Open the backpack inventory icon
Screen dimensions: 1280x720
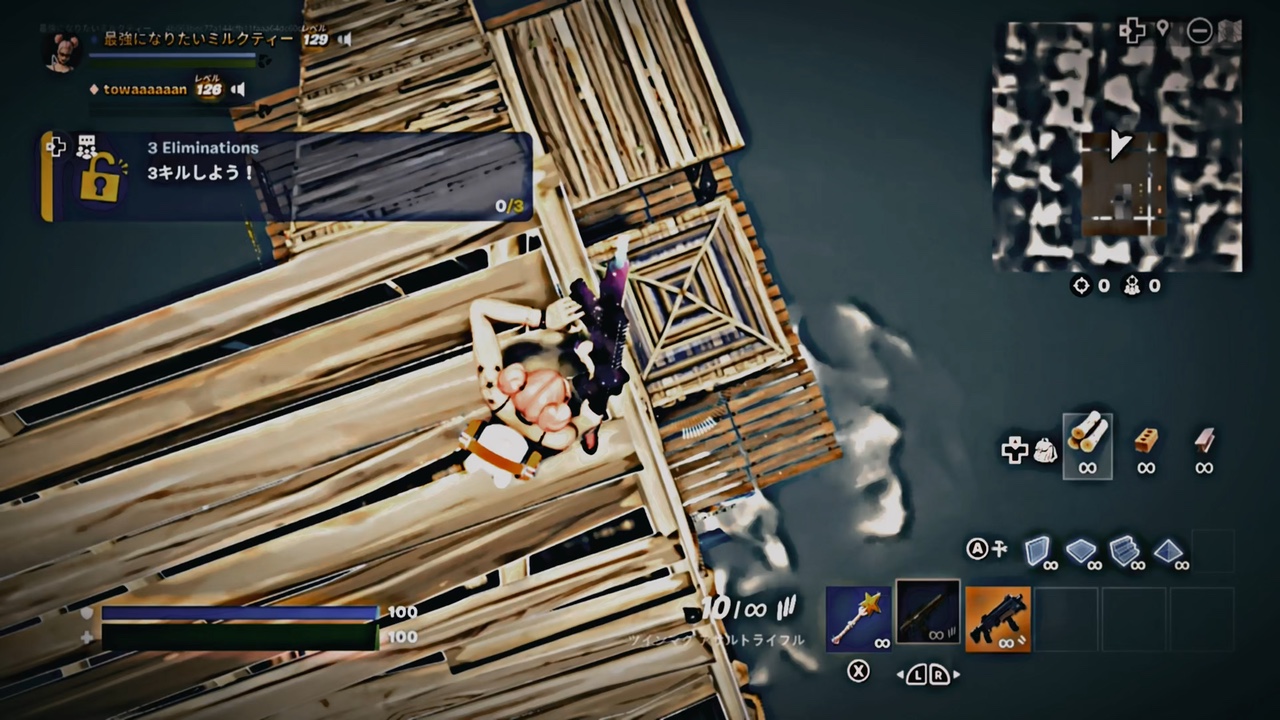click(x=1045, y=450)
